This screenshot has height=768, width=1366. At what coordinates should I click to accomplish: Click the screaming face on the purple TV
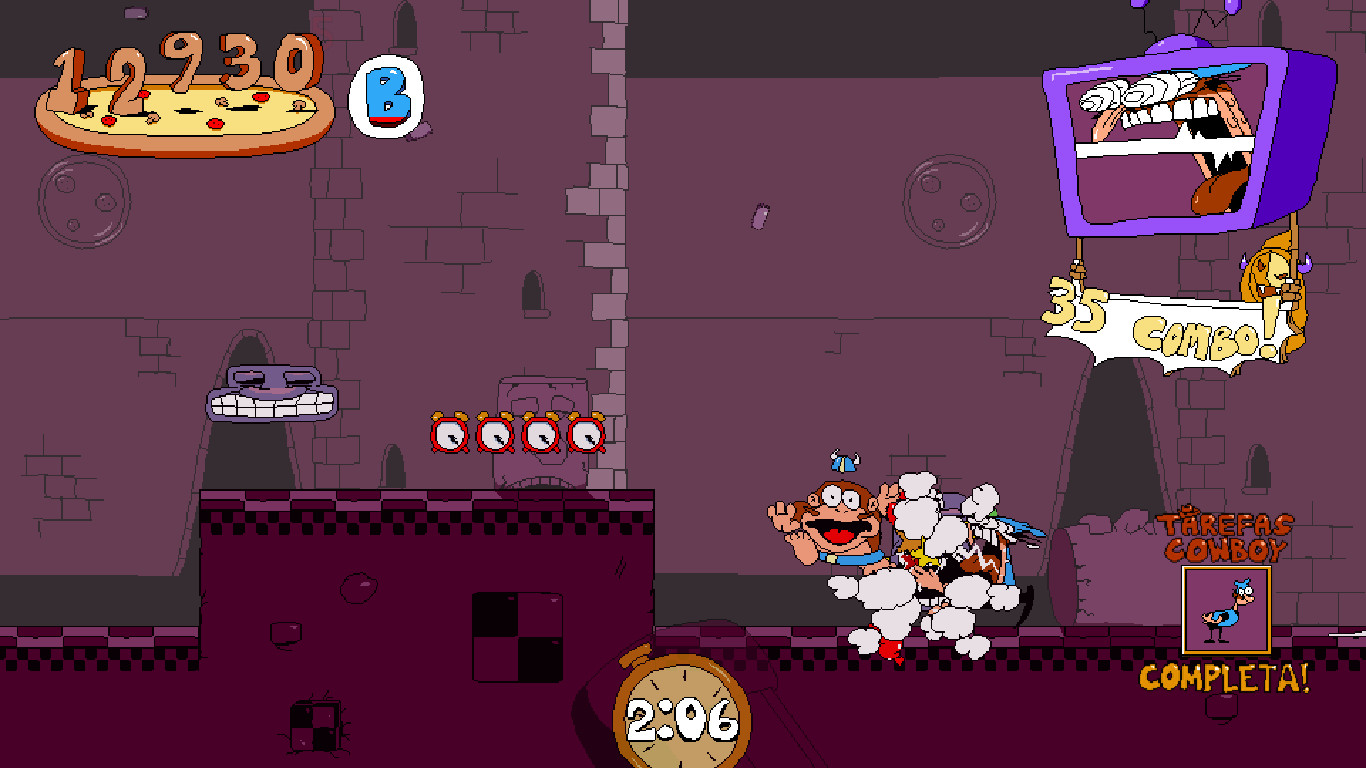click(1165, 130)
